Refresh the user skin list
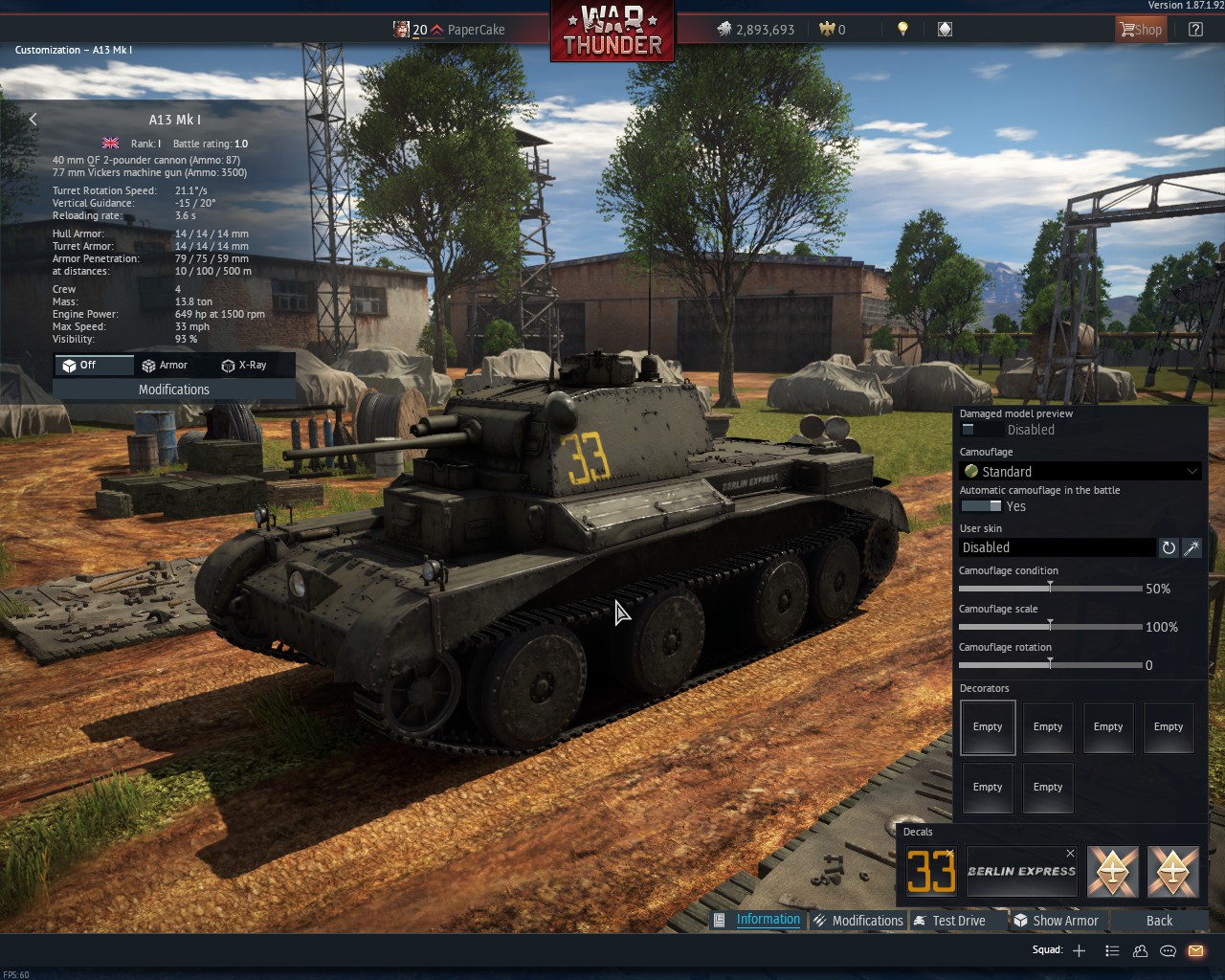 pyautogui.click(x=1169, y=547)
